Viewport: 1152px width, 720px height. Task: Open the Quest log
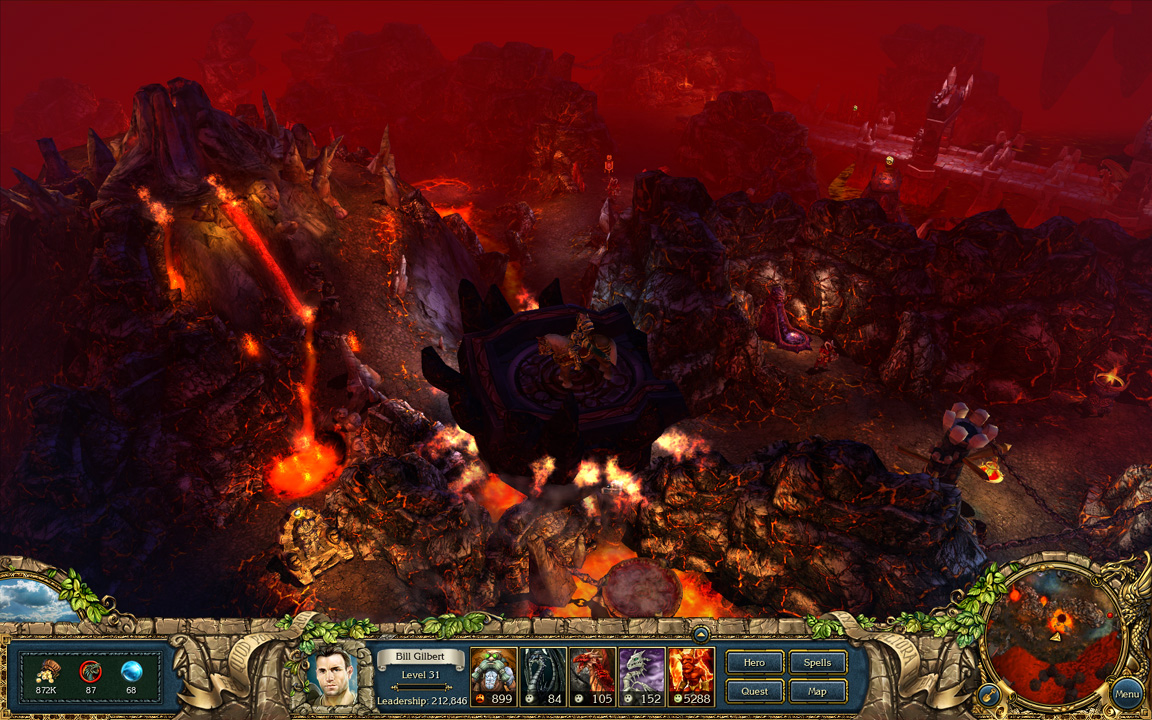pos(755,690)
